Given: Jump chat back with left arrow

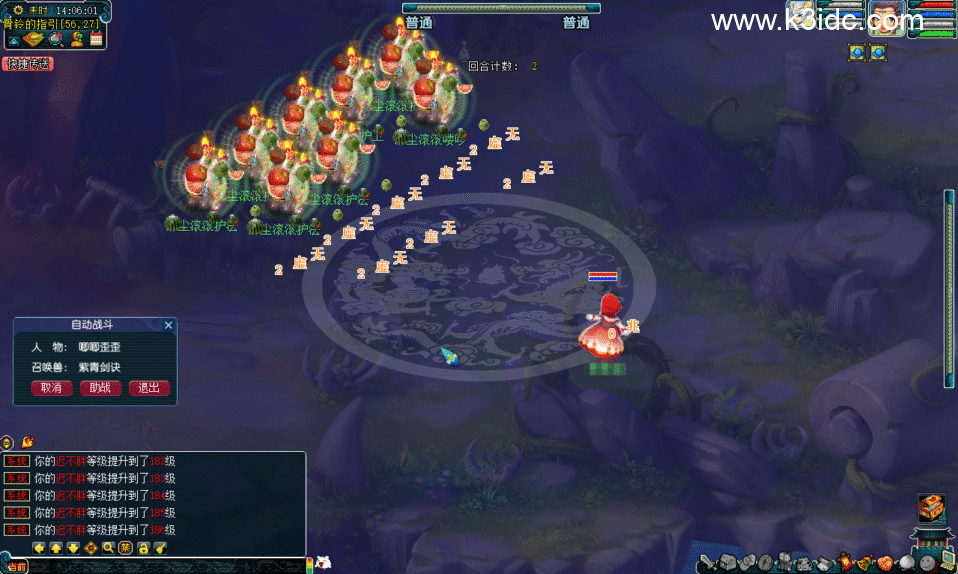Looking at the screenshot, I should pyautogui.click(x=39, y=548).
